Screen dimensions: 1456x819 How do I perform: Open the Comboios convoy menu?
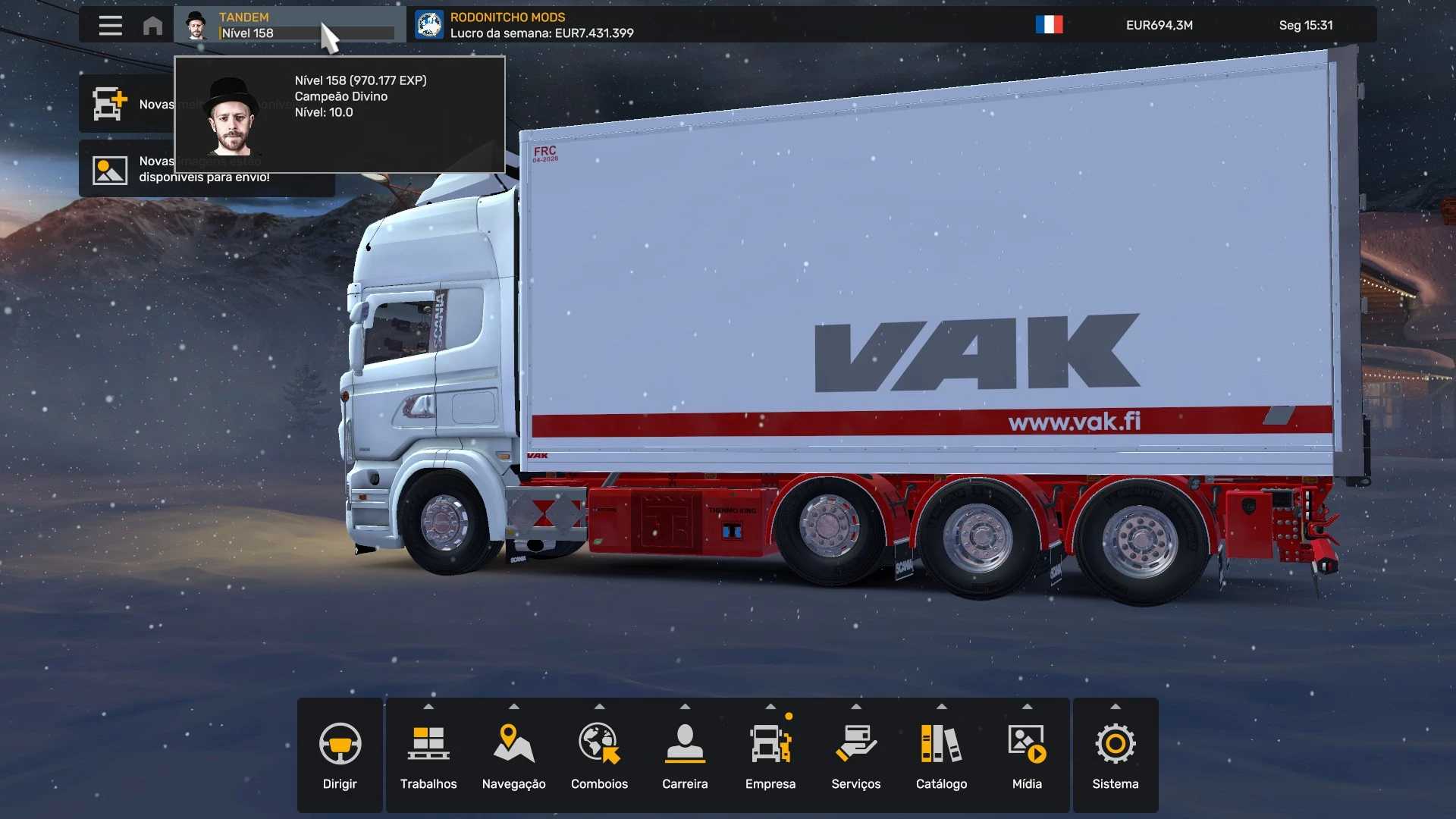[x=599, y=755]
